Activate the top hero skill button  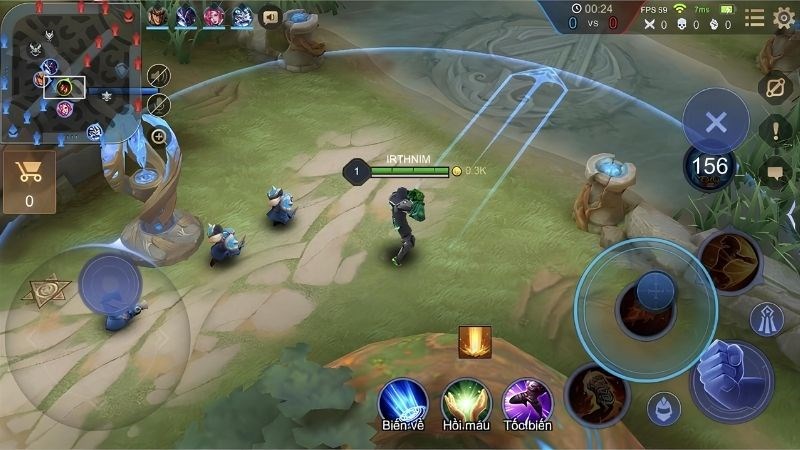pyautogui.click(x=729, y=261)
